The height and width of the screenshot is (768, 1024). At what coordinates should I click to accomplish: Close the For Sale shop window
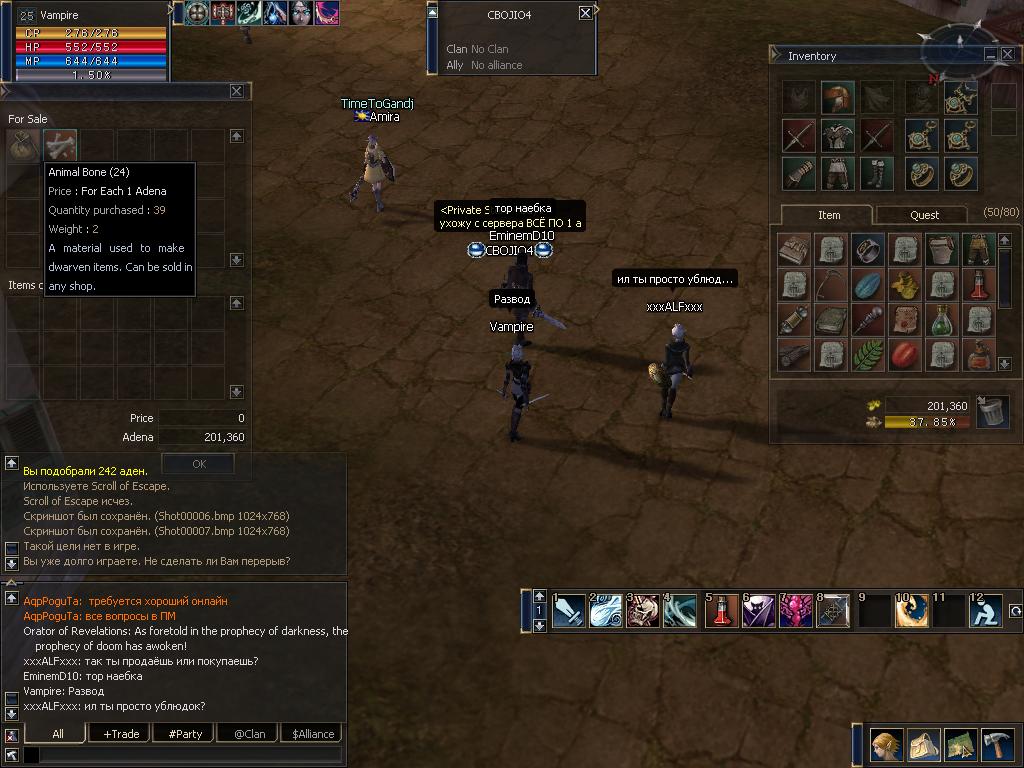coord(237,91)
